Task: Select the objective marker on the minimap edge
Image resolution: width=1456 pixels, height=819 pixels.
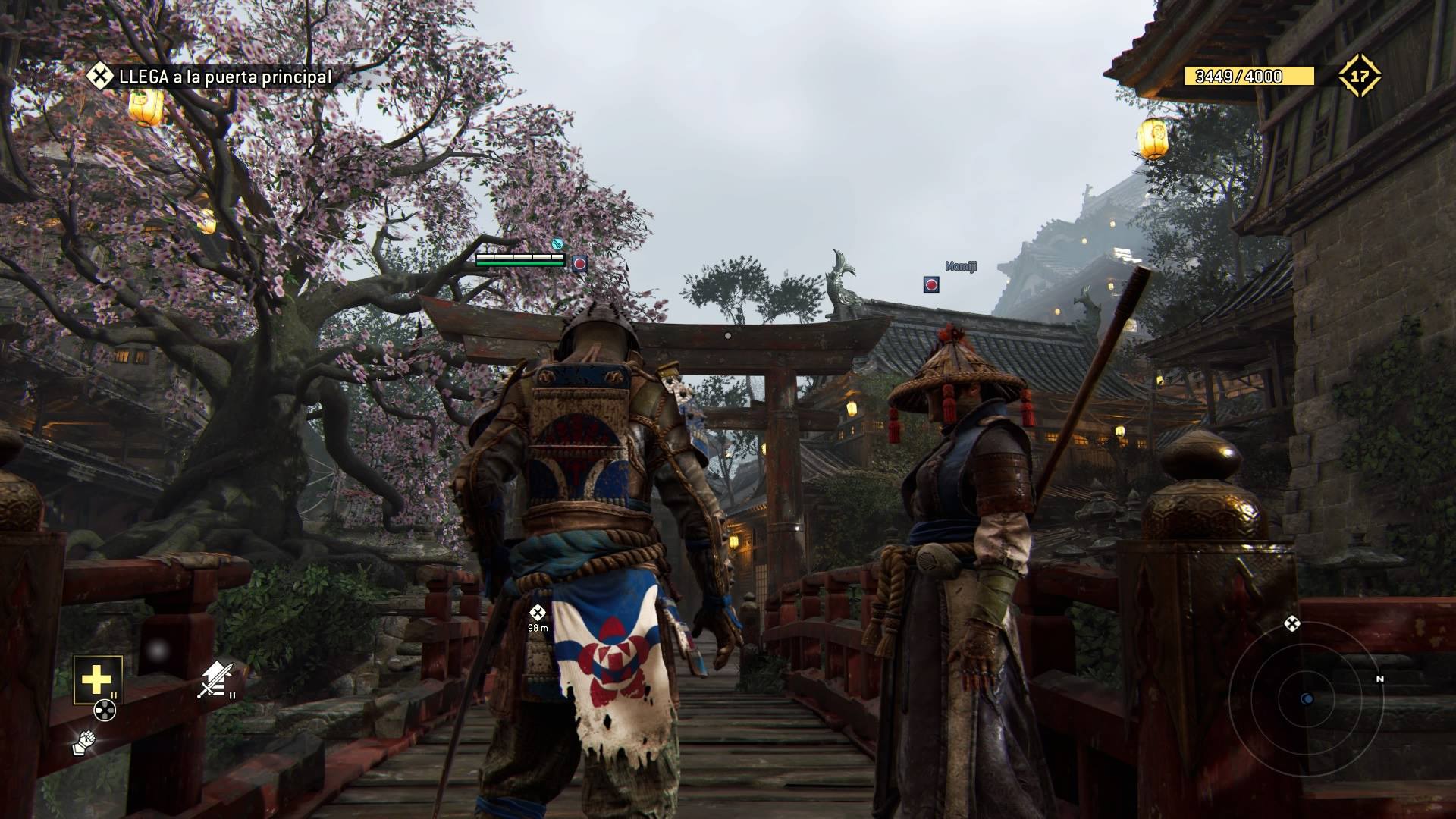Action: click(x=1292, y=624)
